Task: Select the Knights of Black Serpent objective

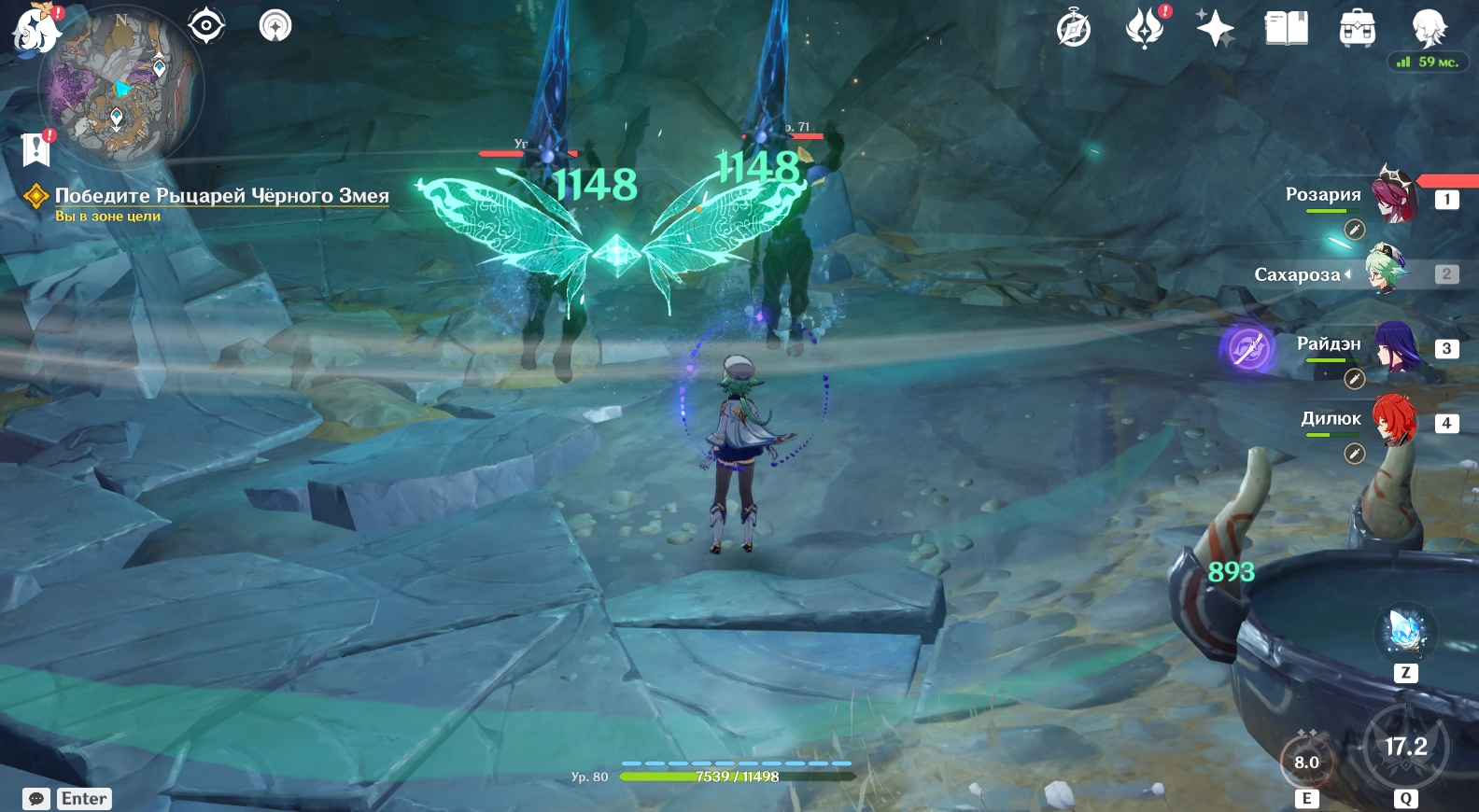Action: [221, 195]
